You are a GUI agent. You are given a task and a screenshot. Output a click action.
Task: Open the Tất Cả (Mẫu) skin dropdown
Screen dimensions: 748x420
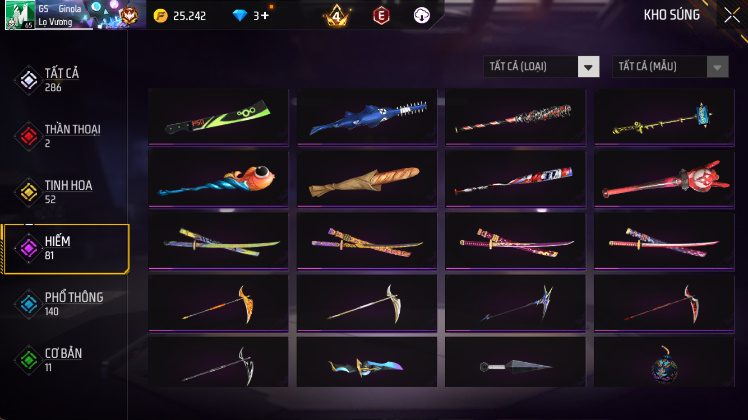(x=670, y=67)
